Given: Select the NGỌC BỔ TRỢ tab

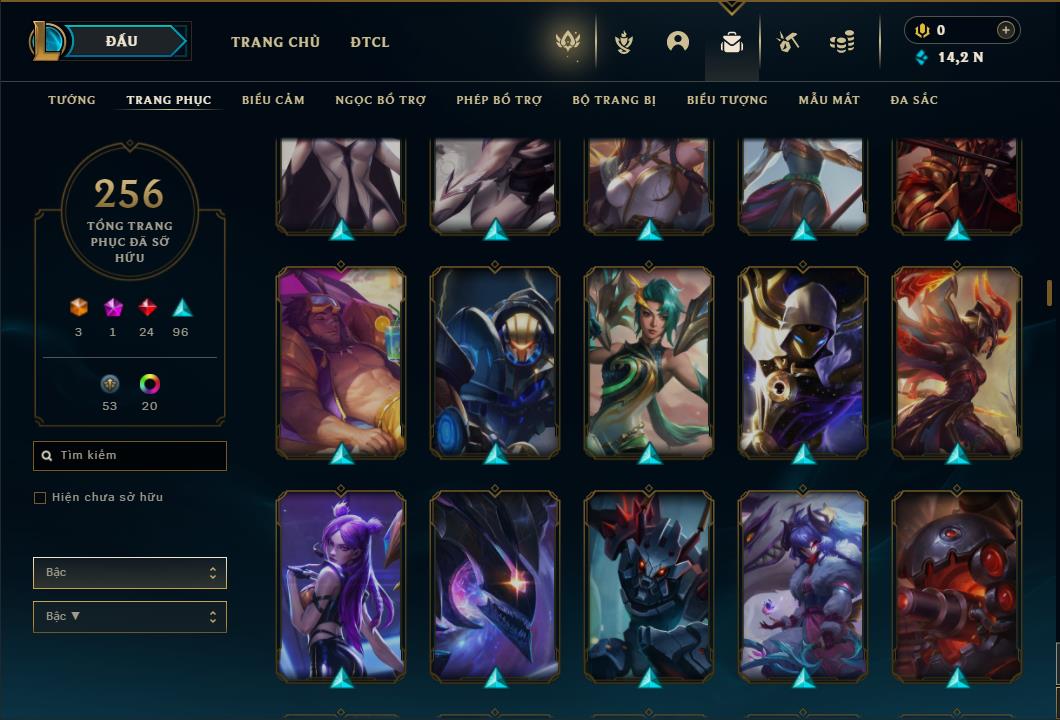Looking at the screenshot, I should click(380, 100).
